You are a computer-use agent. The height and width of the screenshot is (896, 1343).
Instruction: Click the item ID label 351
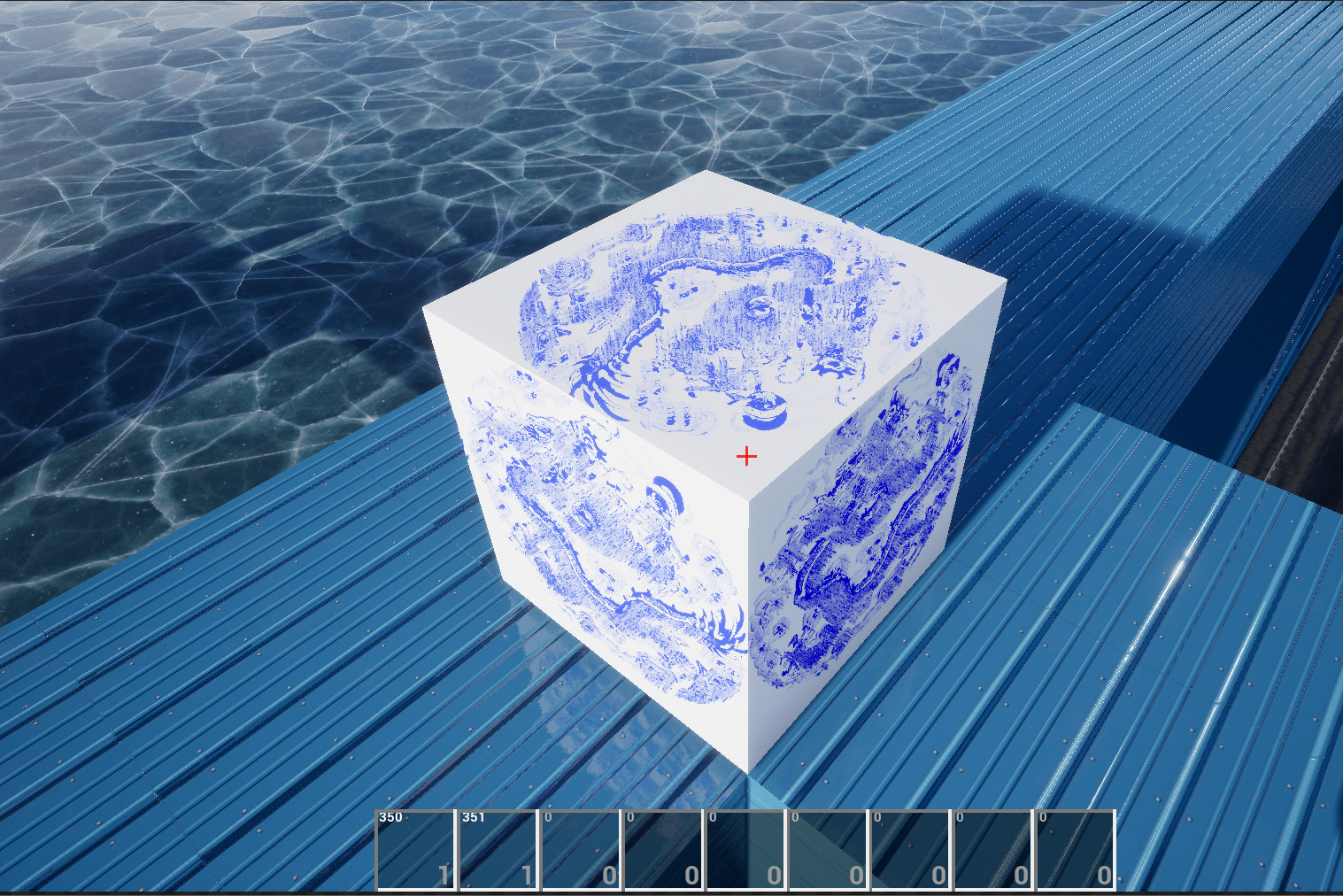472,815
